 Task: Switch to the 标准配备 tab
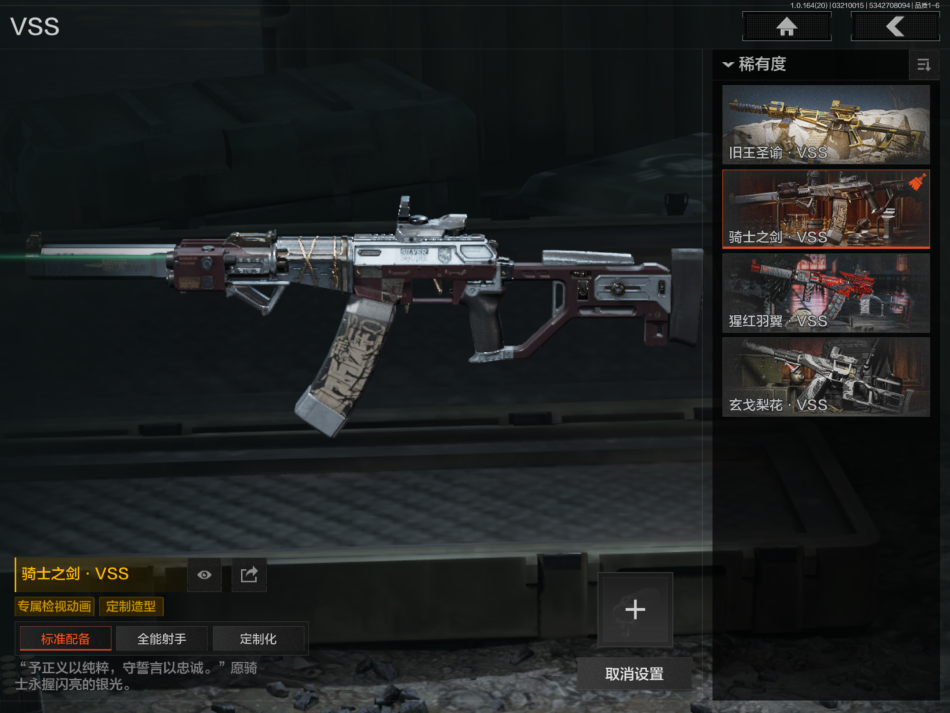click(x=65, y=639)
